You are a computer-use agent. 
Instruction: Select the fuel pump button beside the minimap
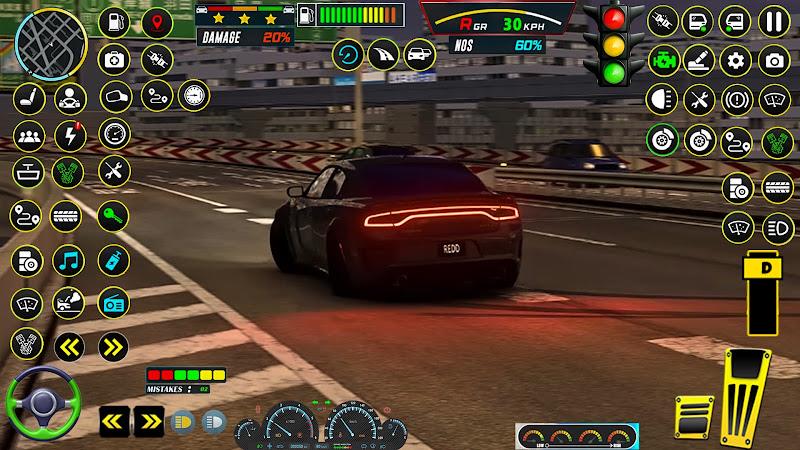[115, 22]
